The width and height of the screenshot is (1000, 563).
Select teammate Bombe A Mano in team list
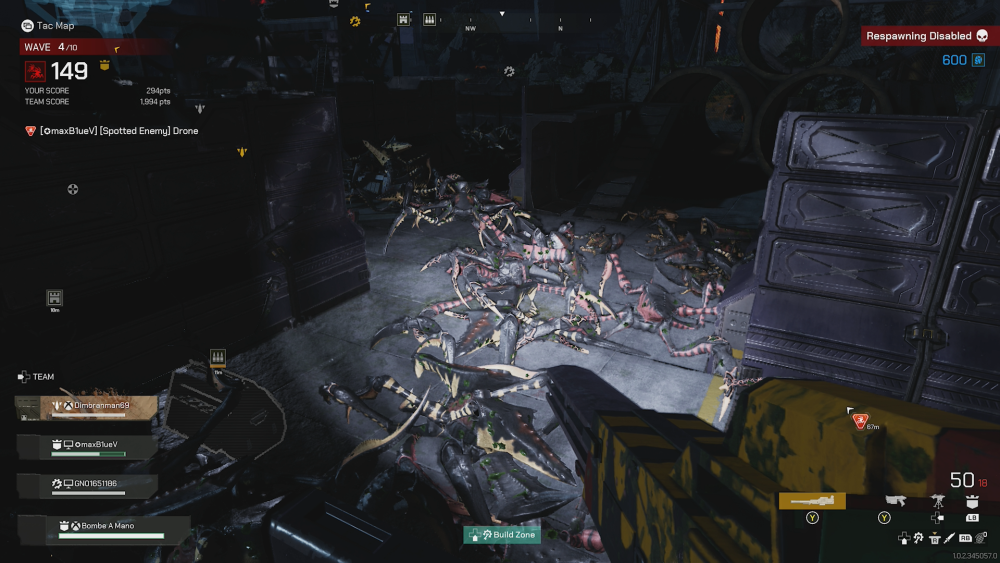click(105, 527)
